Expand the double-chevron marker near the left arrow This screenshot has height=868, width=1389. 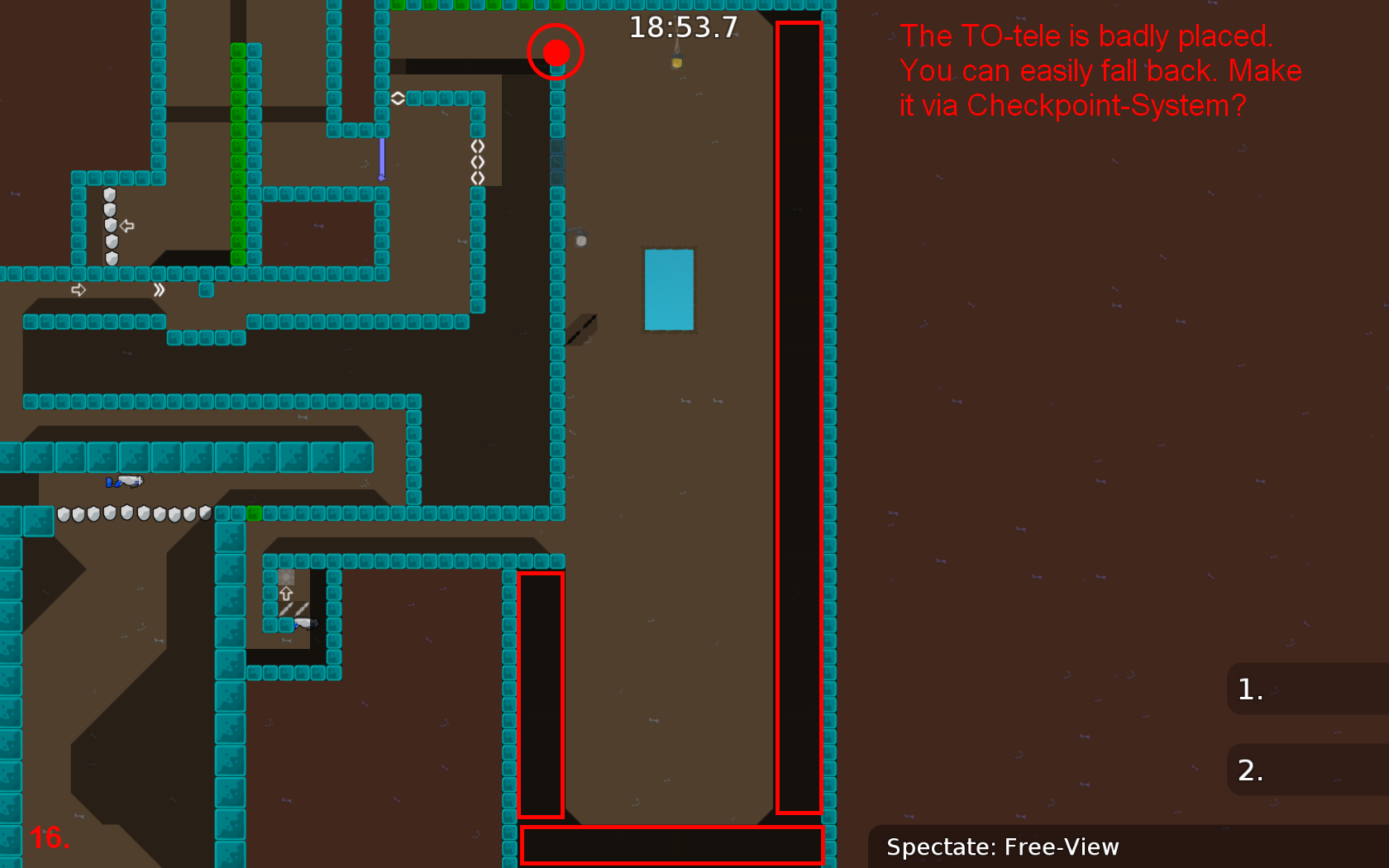click(159, 290)
